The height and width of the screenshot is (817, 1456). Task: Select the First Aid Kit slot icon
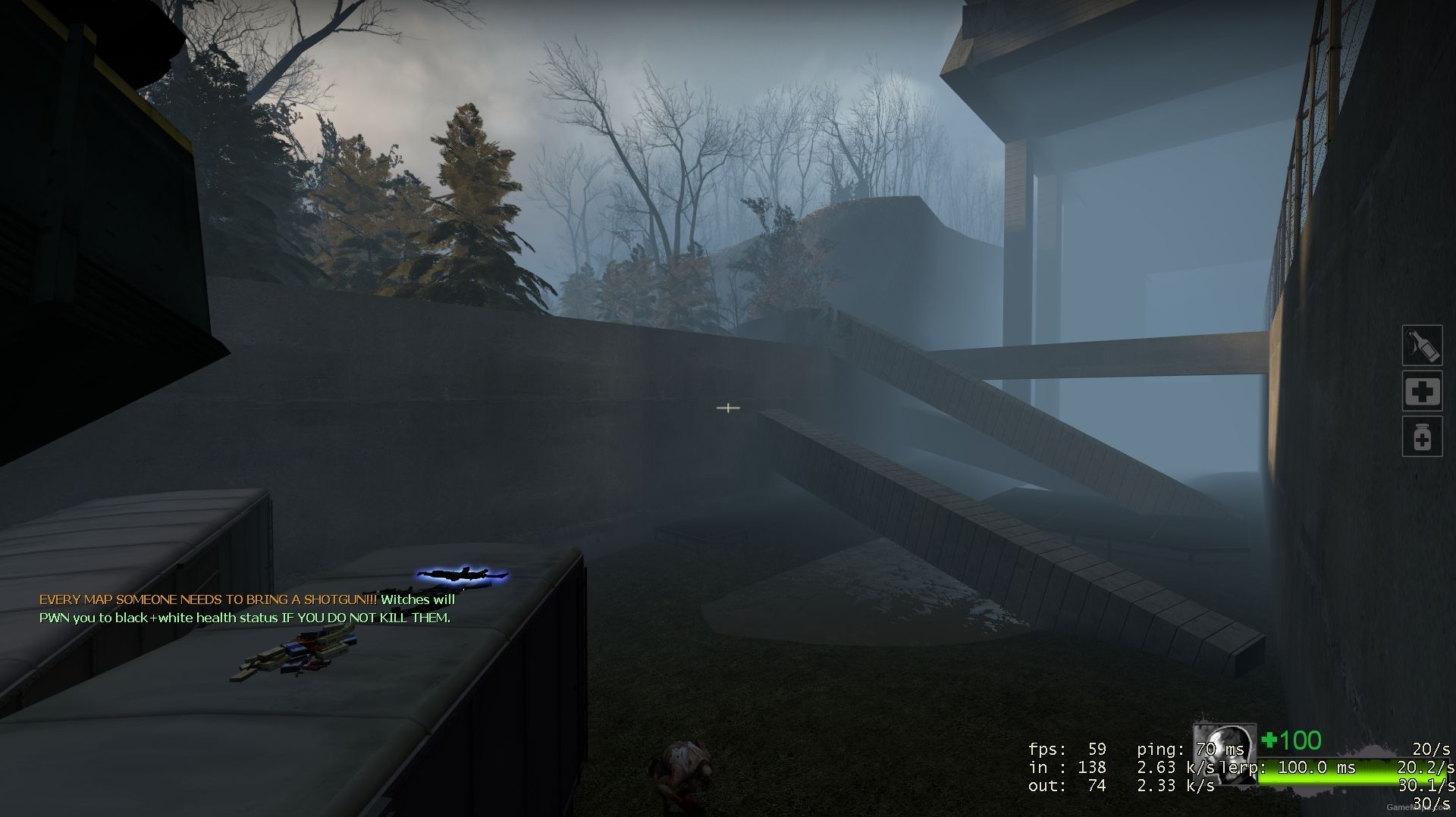1423,392
